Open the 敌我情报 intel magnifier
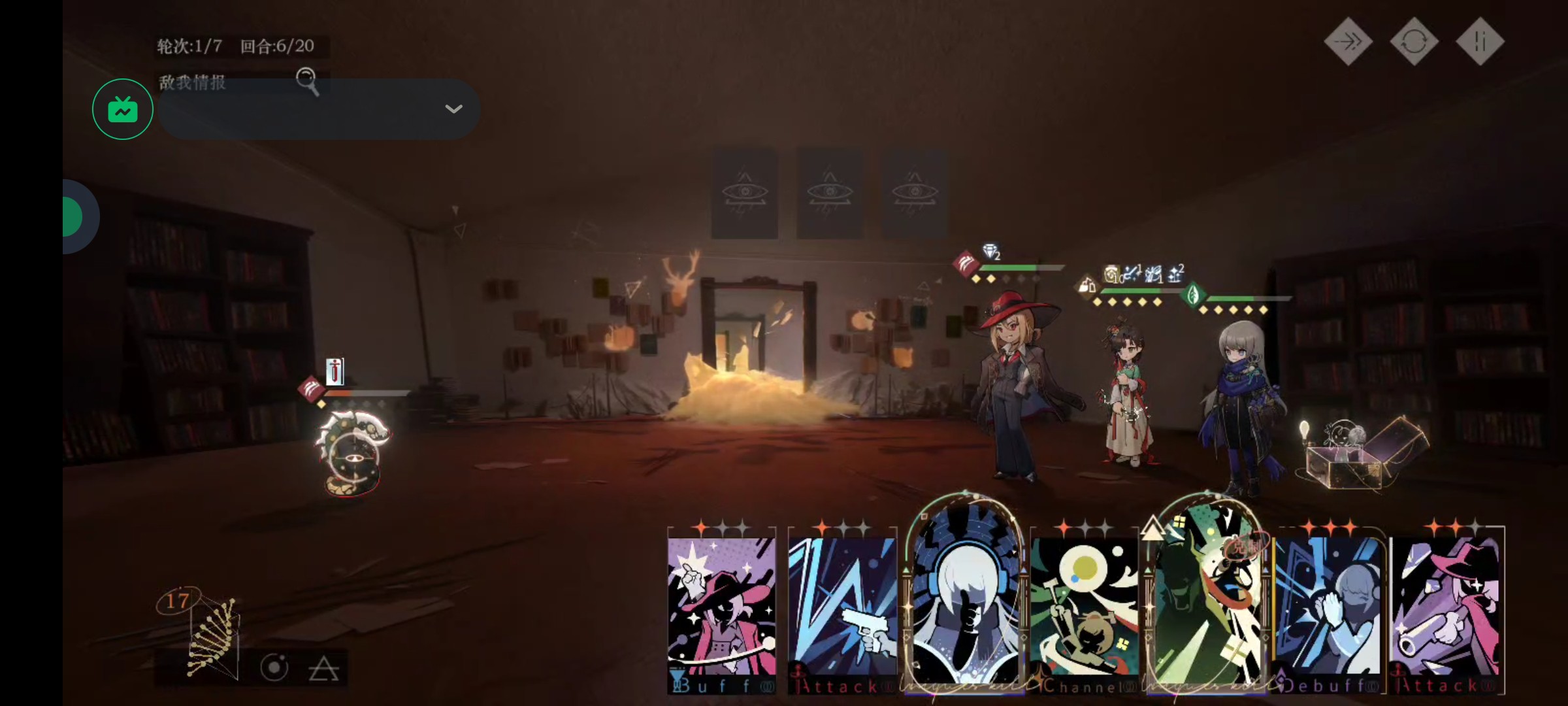 (307, 81)
